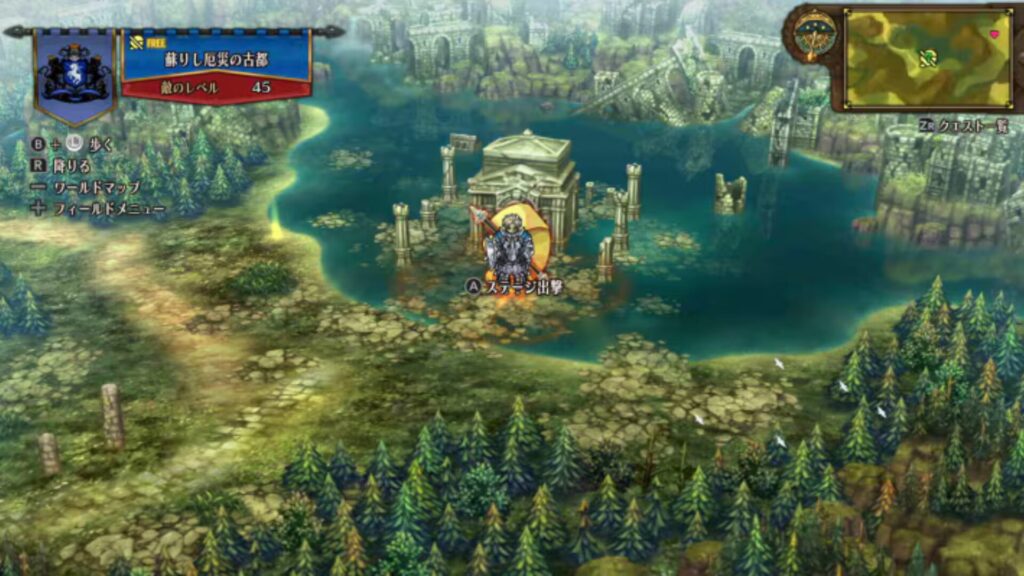Click the pink heart marker on the minimap
1024x576 pixels.
[x=994, y=34]
